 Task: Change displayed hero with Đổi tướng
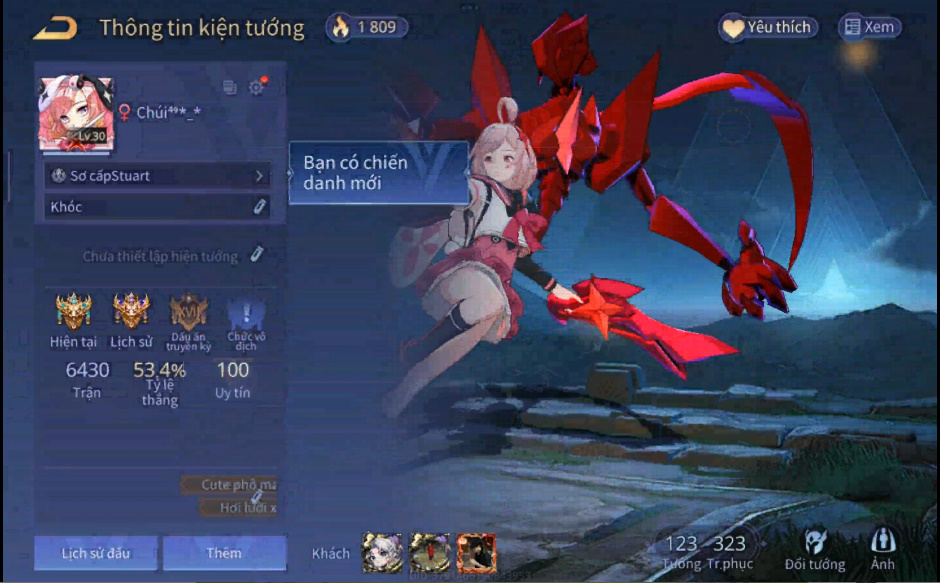point(814,550)
